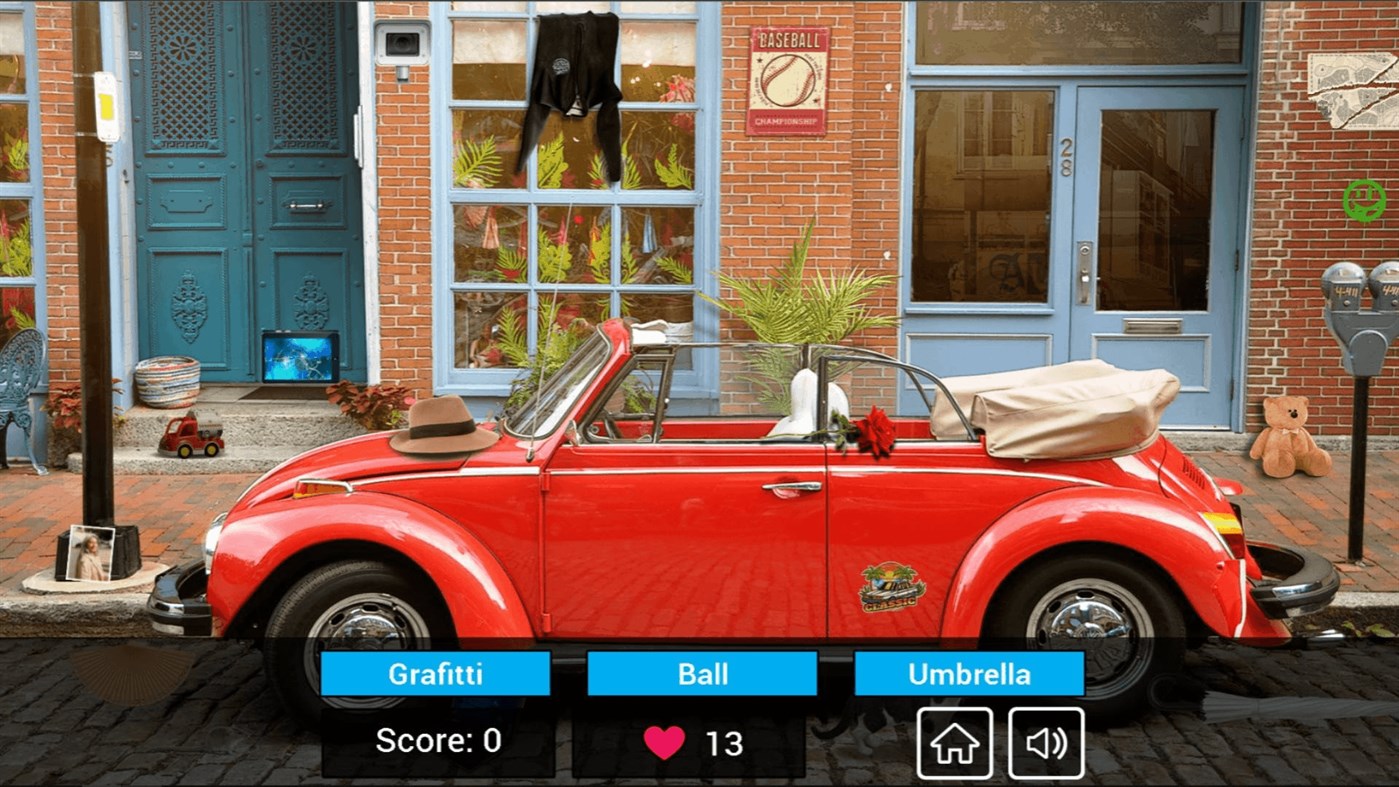
Task: Click the Home icon button
Action: coord(953,742)
